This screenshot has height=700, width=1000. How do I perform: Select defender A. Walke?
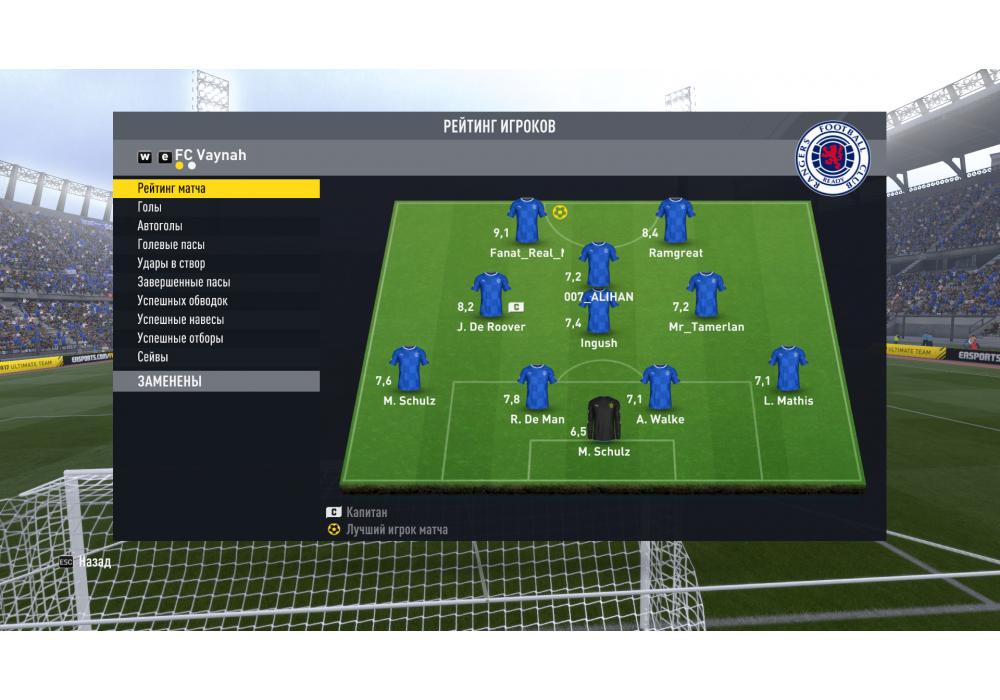660,388
